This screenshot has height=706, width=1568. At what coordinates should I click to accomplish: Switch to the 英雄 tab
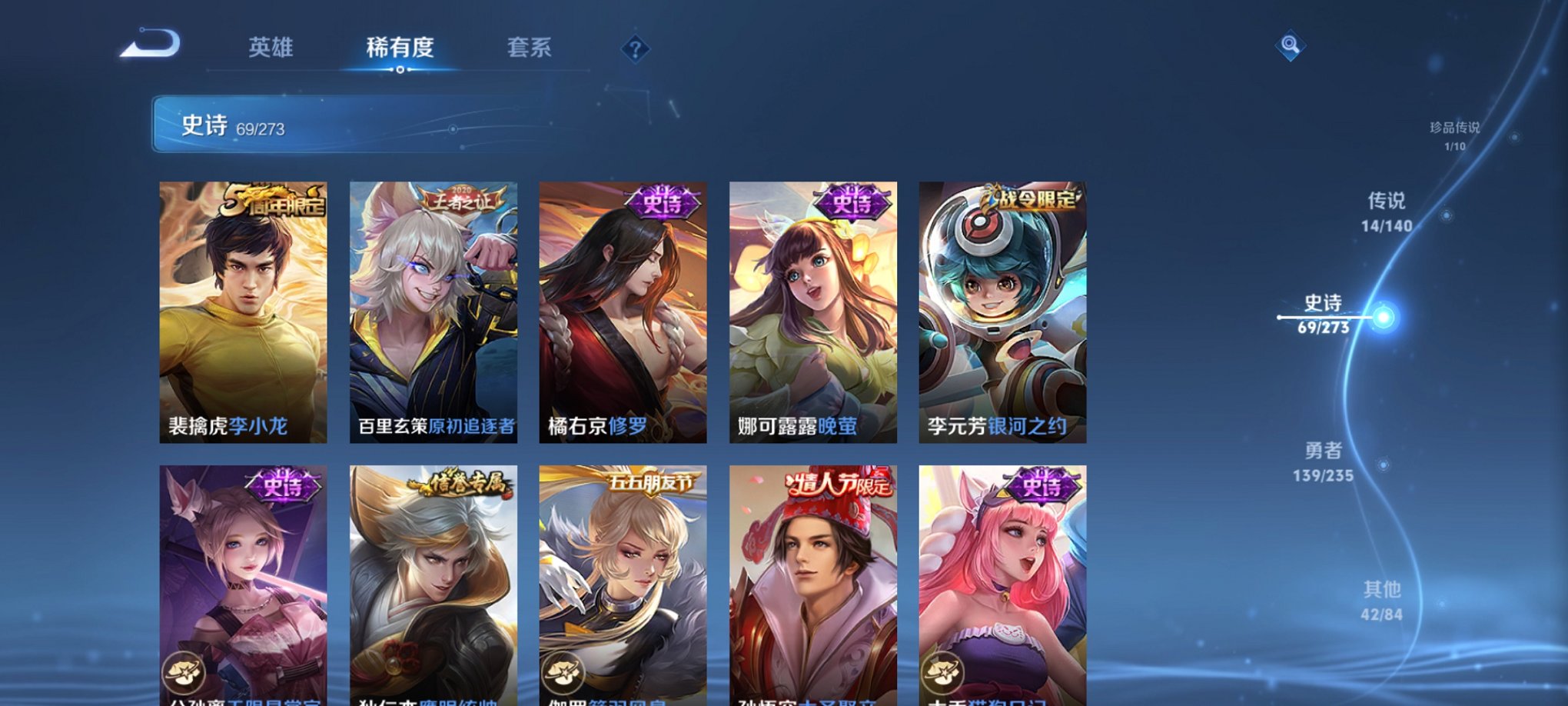click(x=270, y=48)
